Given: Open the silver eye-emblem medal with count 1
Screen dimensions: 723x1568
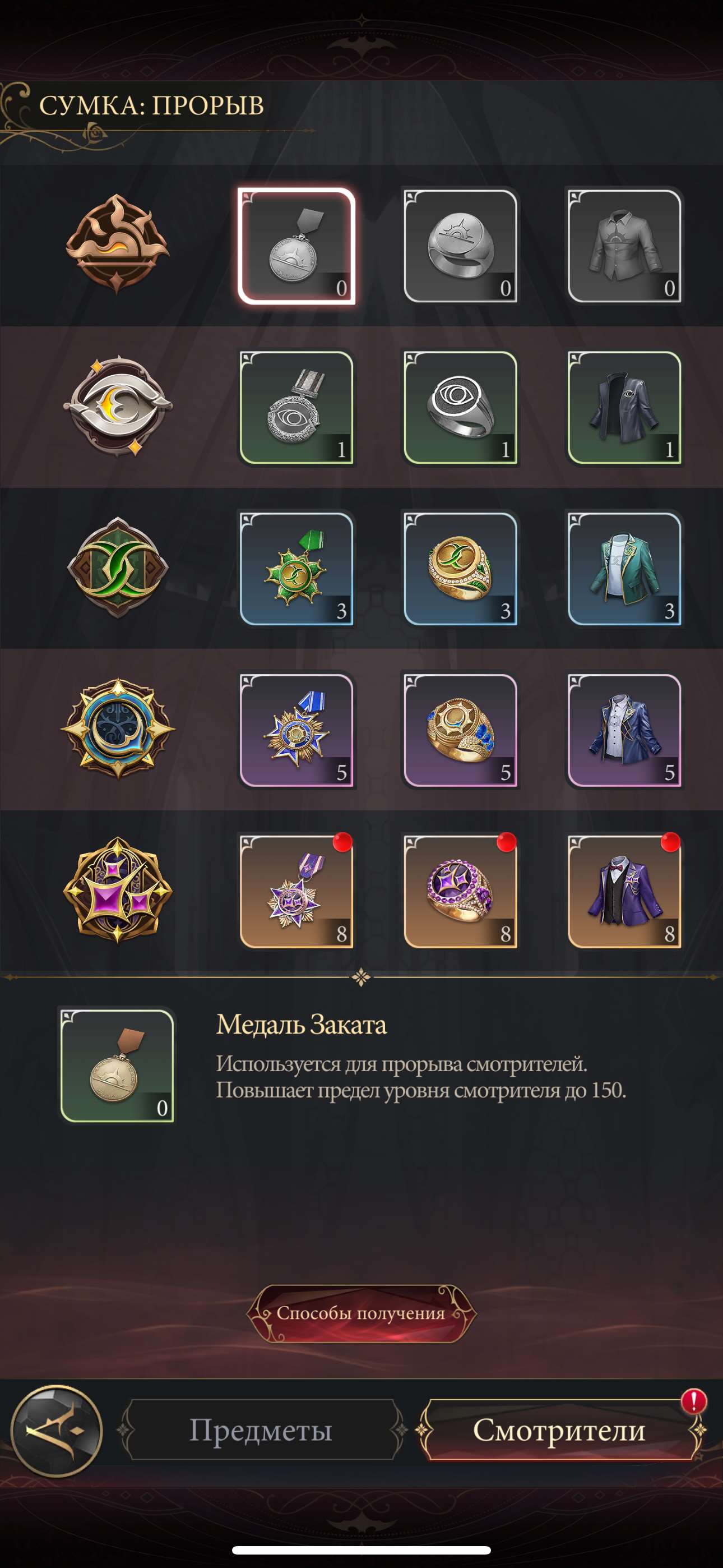Looking at the screenshot, I should (x=296, y=405).
